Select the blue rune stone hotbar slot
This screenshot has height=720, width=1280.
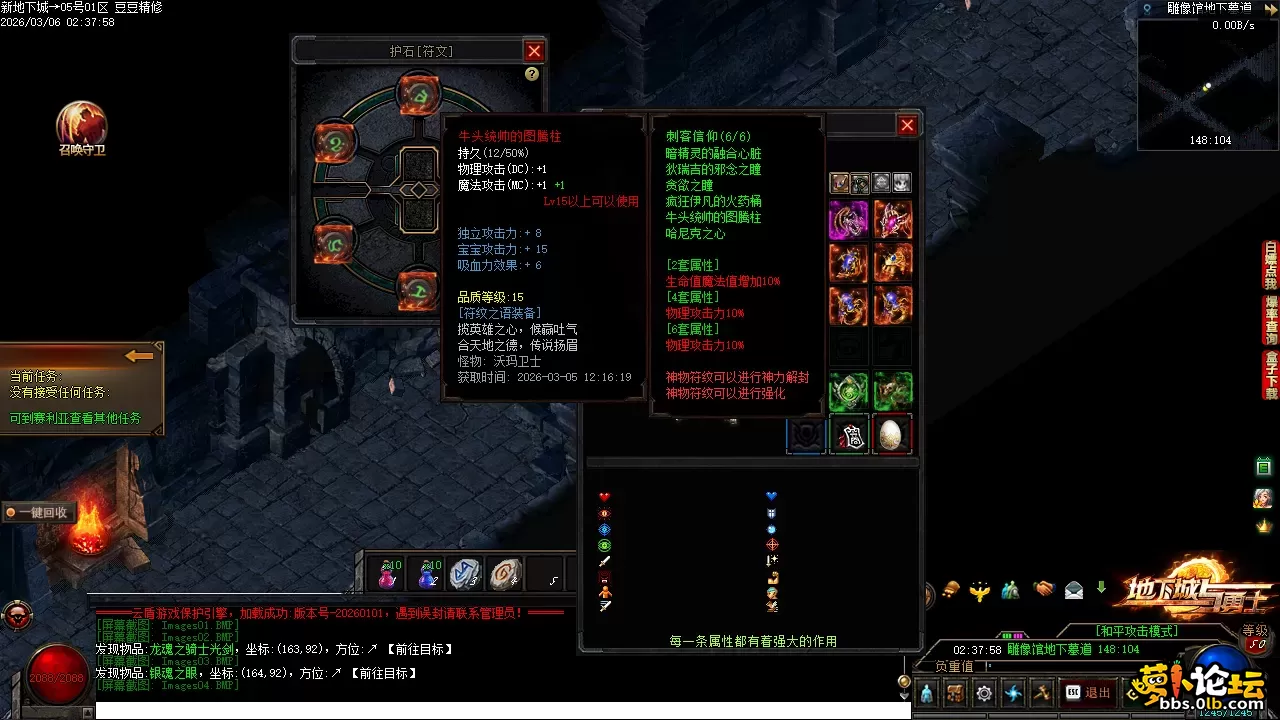(465, 574)
